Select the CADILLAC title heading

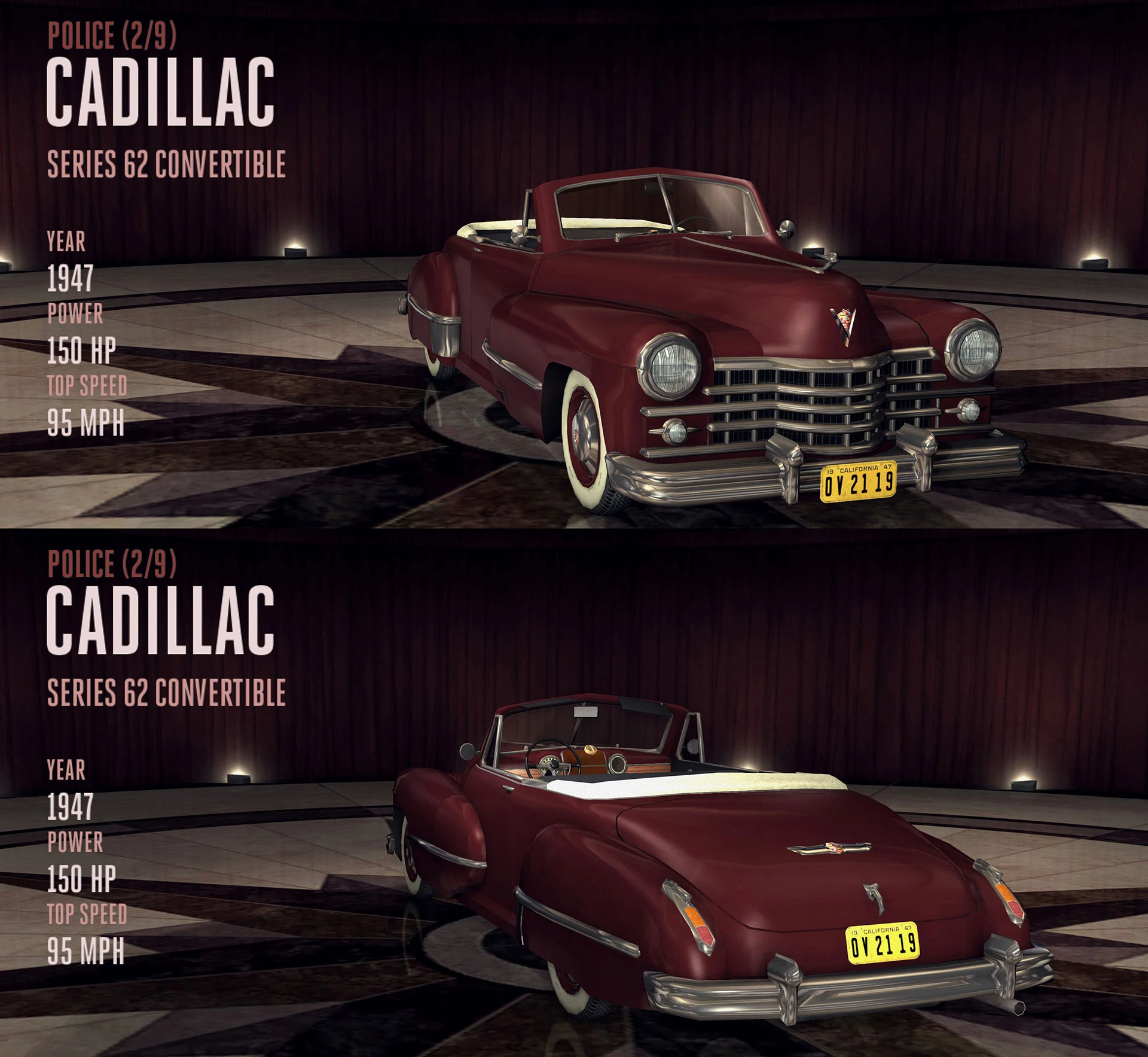[x=161, y=93]
